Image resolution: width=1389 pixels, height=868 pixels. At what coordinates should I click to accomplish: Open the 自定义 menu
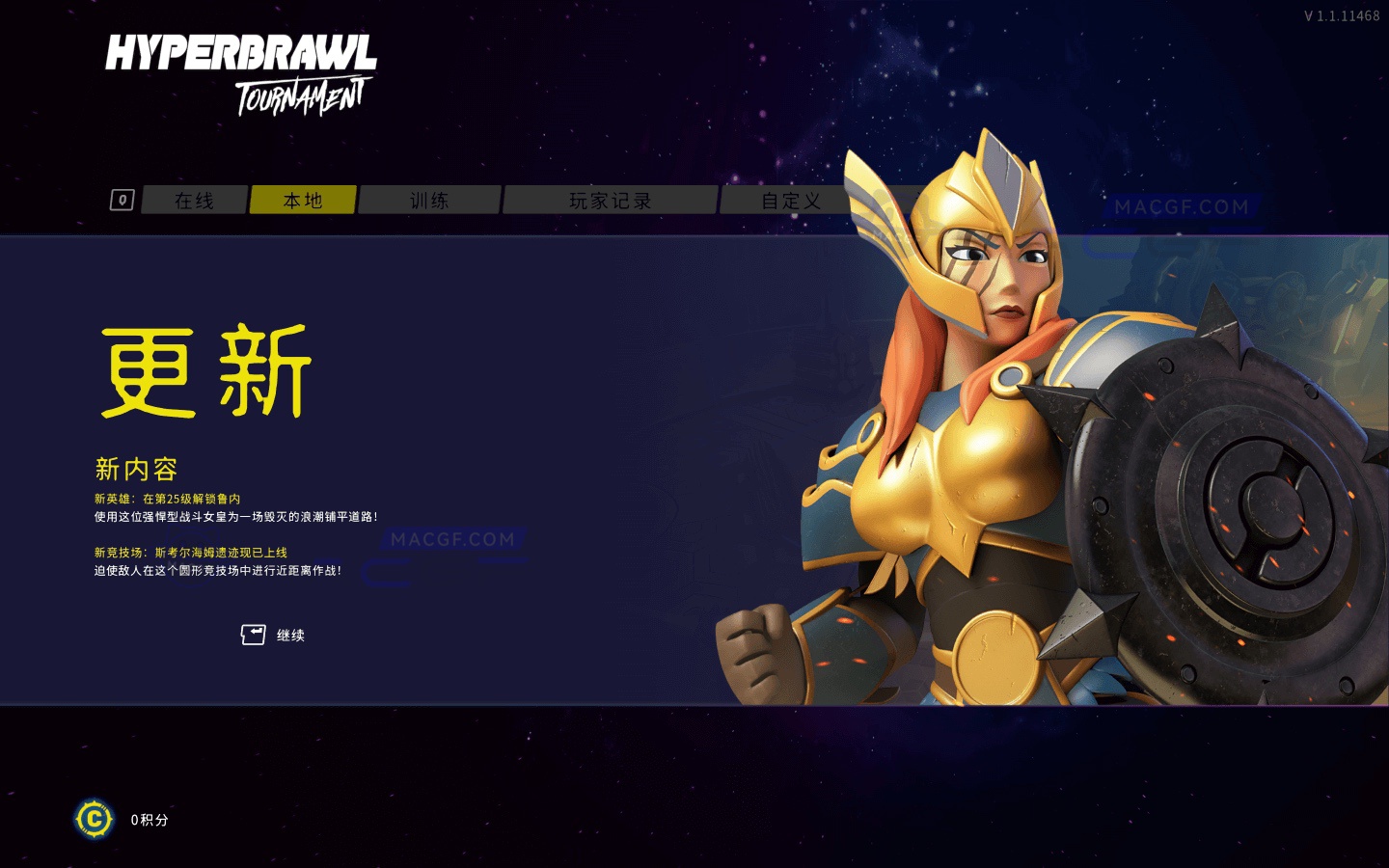(791, 200)
